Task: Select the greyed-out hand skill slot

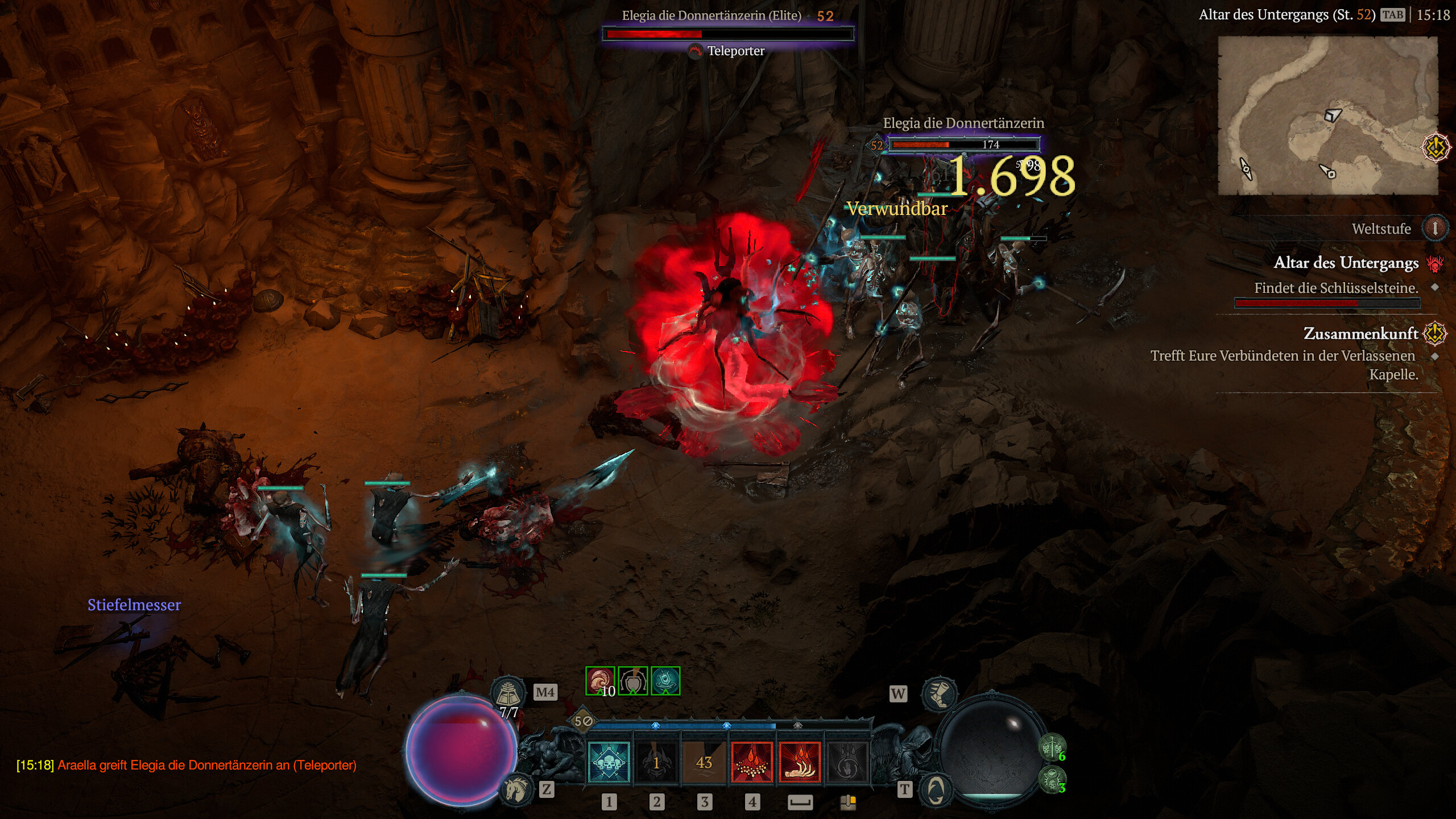Action: point(847,763)
